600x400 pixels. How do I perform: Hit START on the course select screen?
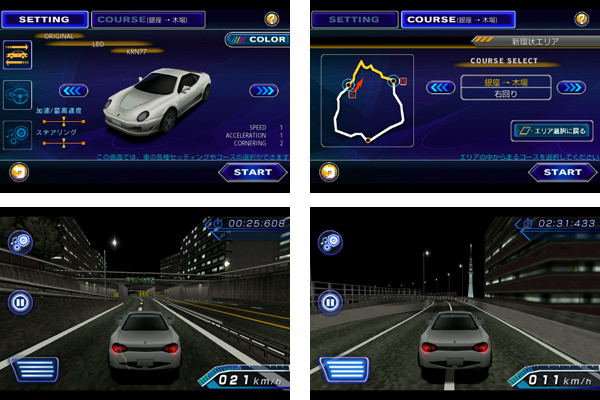click(x=562, y=172)
